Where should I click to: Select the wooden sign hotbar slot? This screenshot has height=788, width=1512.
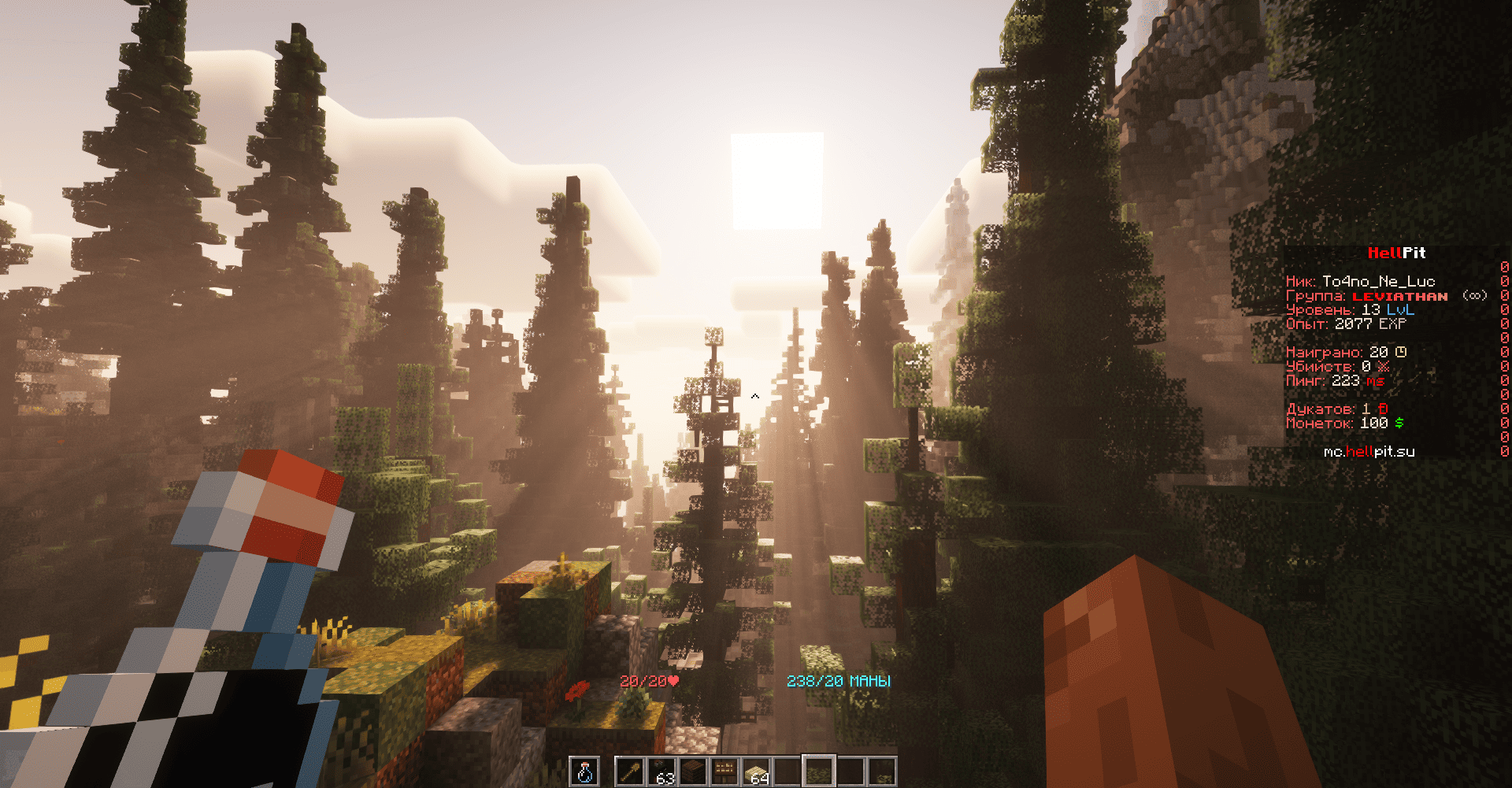724,771
